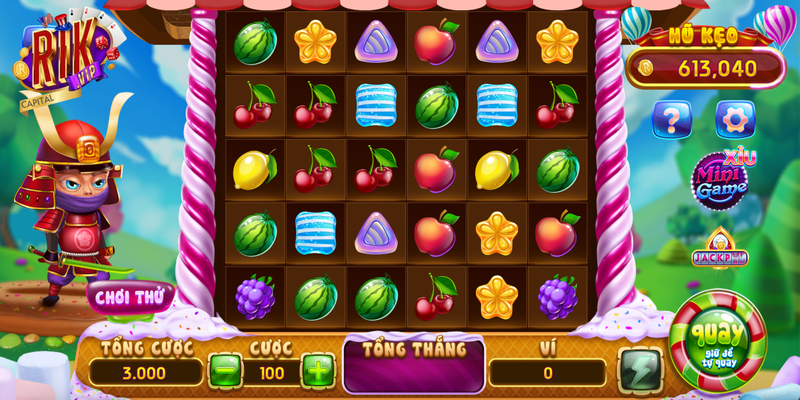Spin the reels with the Quay button

tap(716, 336)
